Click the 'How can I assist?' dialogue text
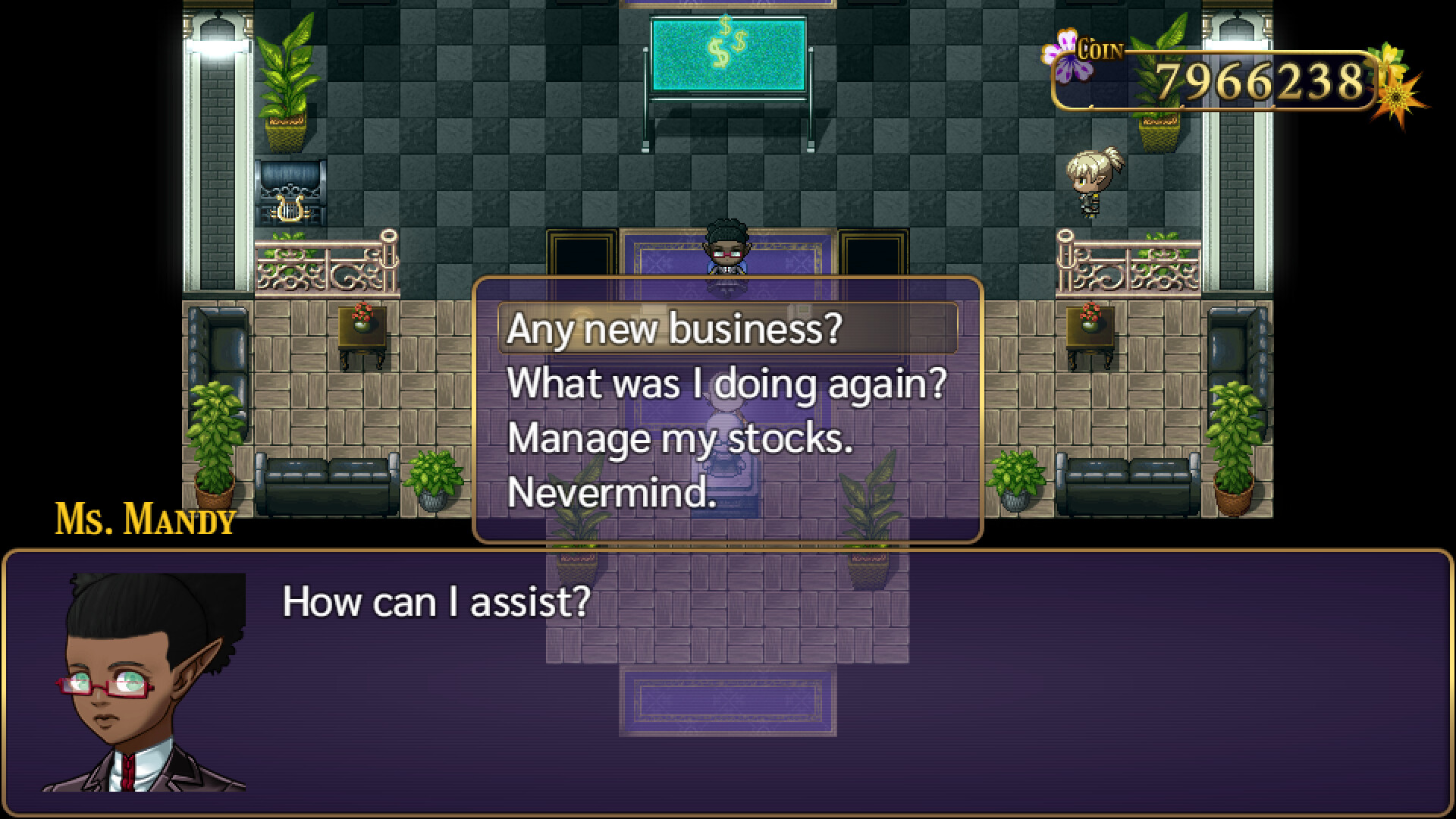 436,603
